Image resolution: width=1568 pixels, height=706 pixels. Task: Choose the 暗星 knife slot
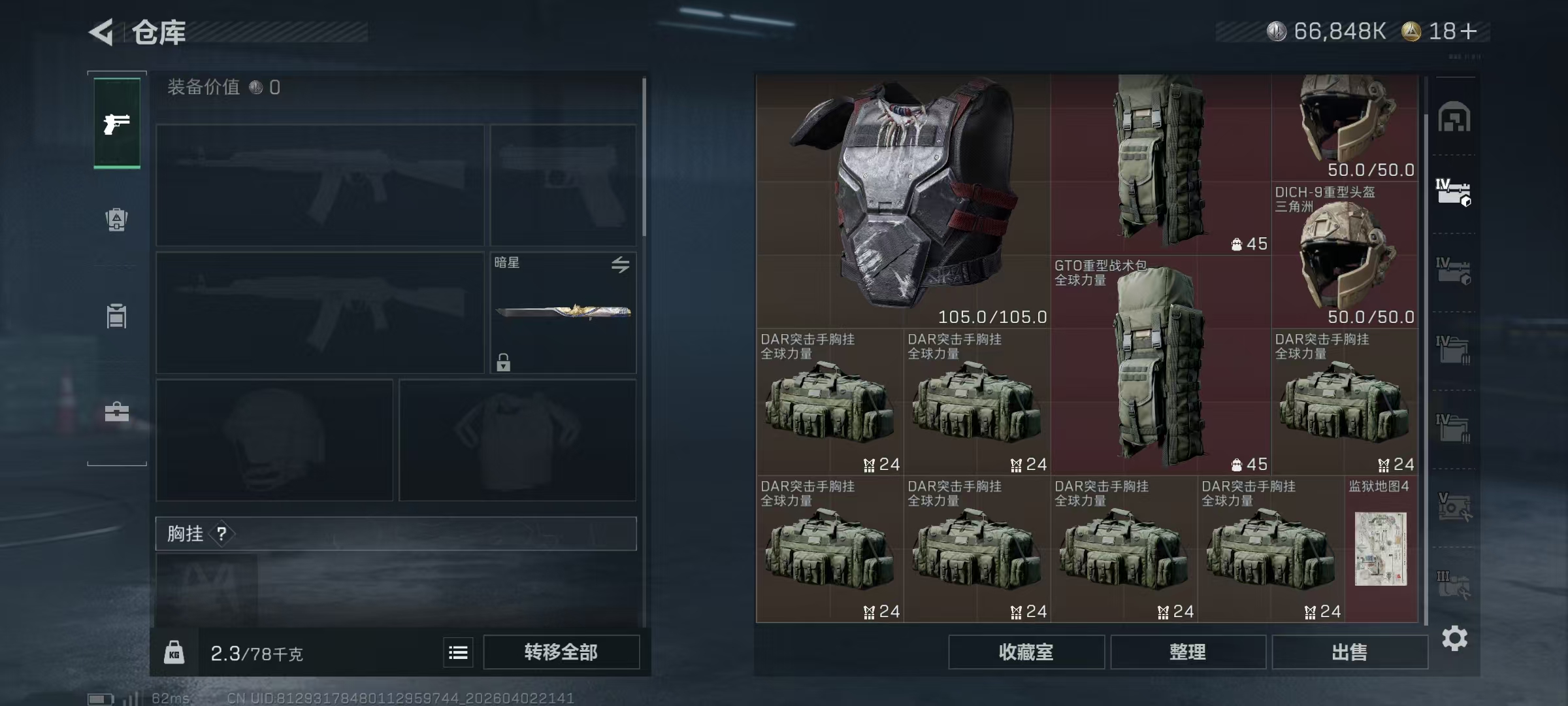click(563, 312)
